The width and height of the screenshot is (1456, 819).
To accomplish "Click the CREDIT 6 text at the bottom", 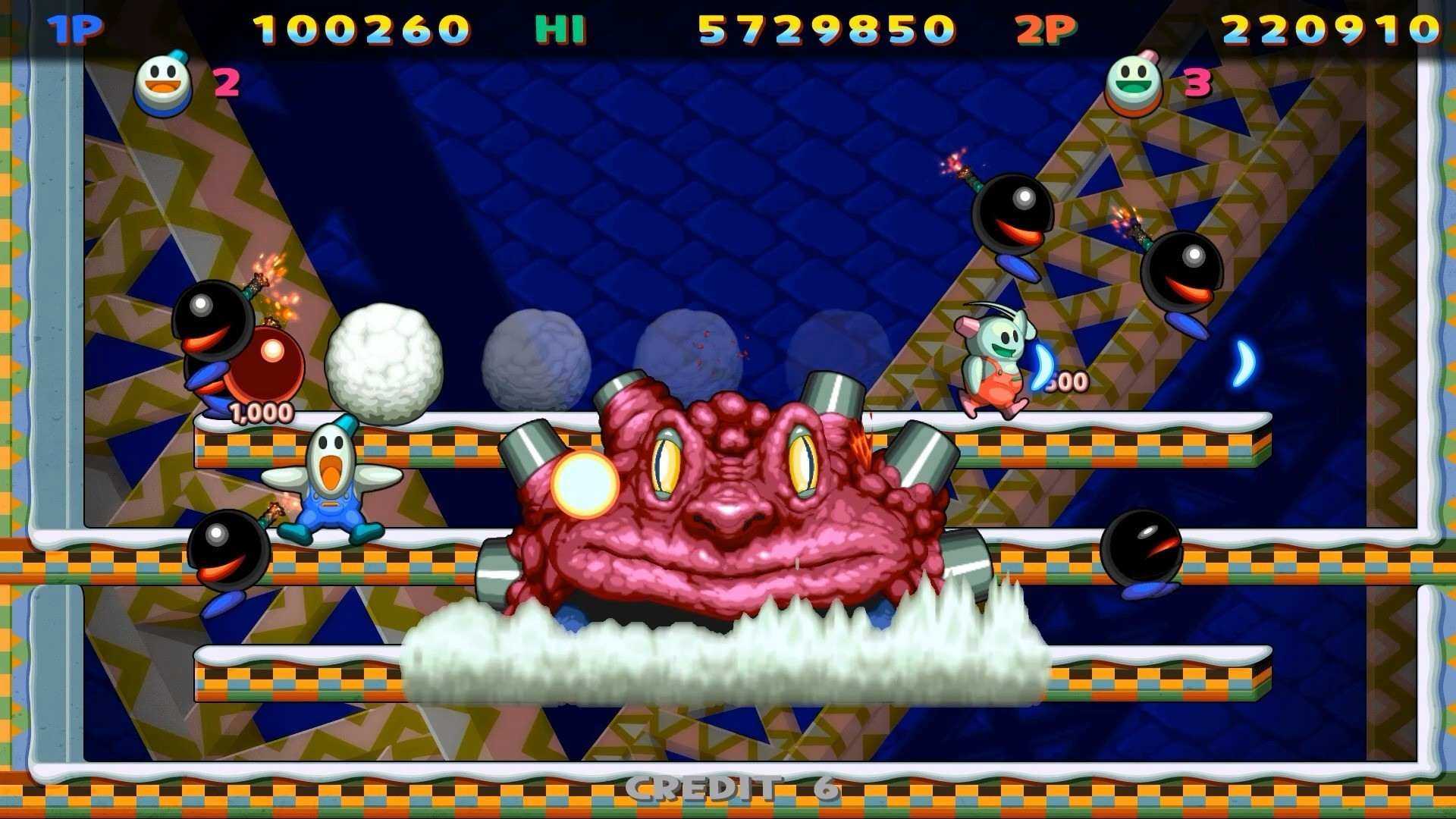I will [728, 790].
